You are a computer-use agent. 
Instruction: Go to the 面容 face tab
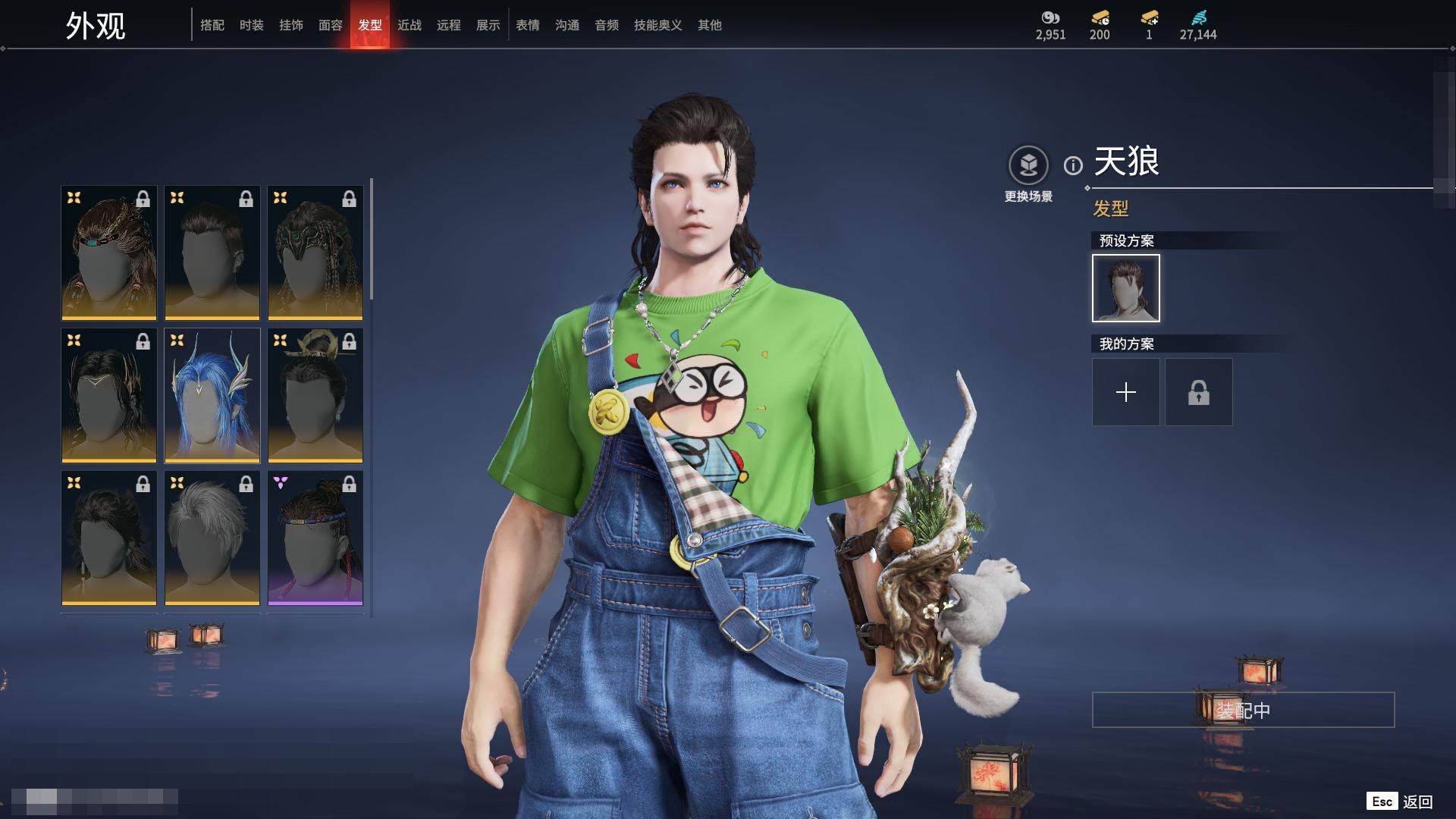(331, 25)
